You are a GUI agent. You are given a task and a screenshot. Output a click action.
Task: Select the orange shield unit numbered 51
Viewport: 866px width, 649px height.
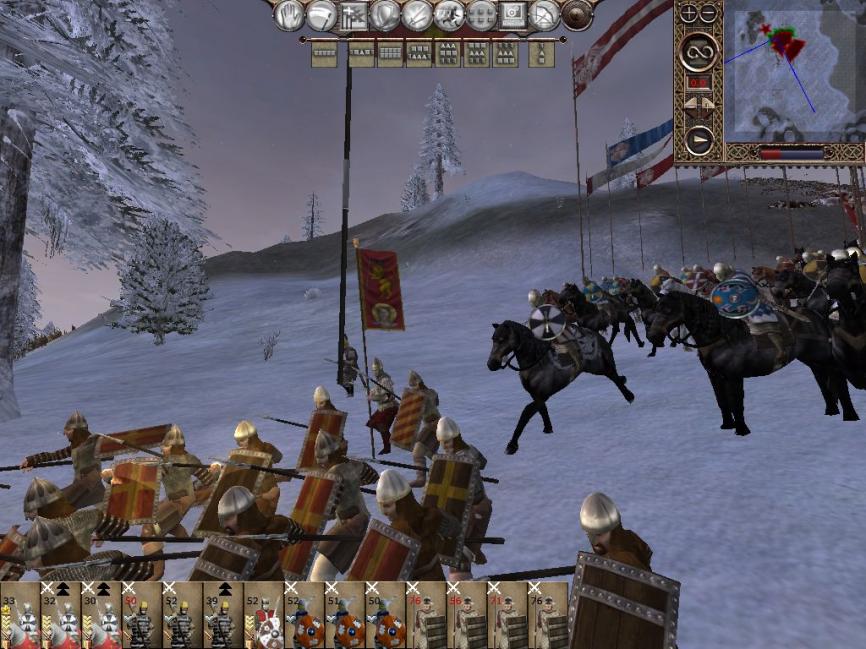click(345, 615)
